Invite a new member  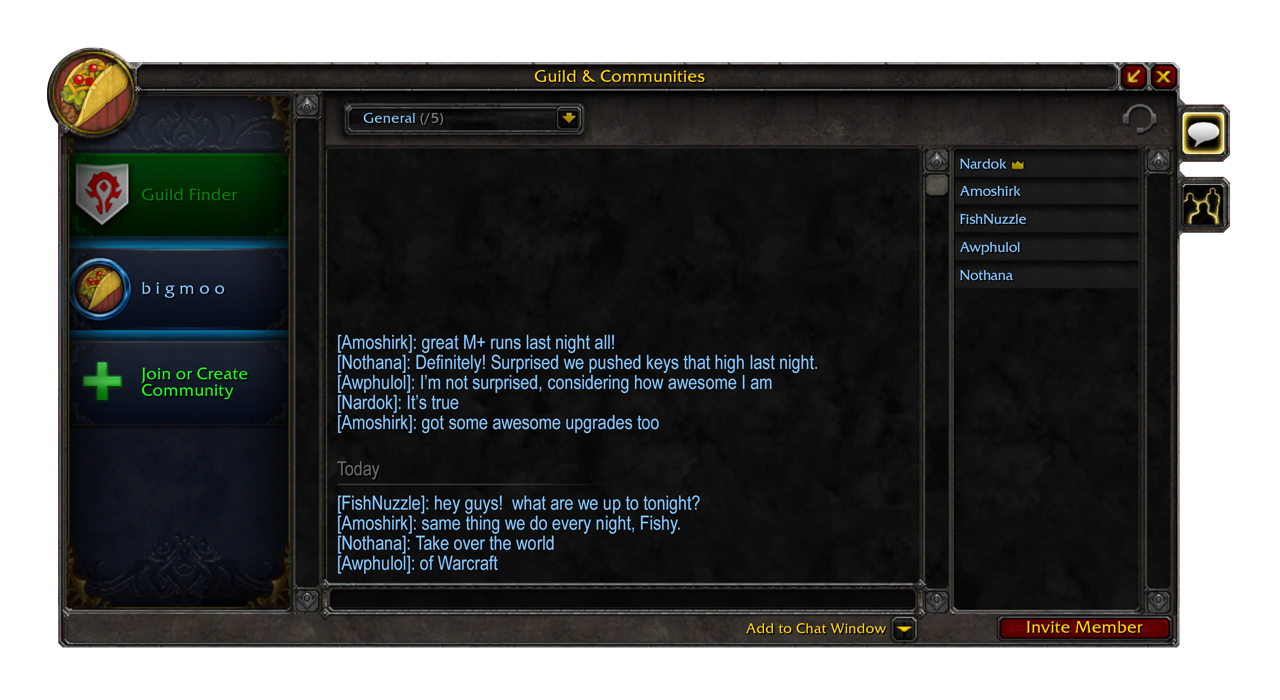click(1084, 628)
